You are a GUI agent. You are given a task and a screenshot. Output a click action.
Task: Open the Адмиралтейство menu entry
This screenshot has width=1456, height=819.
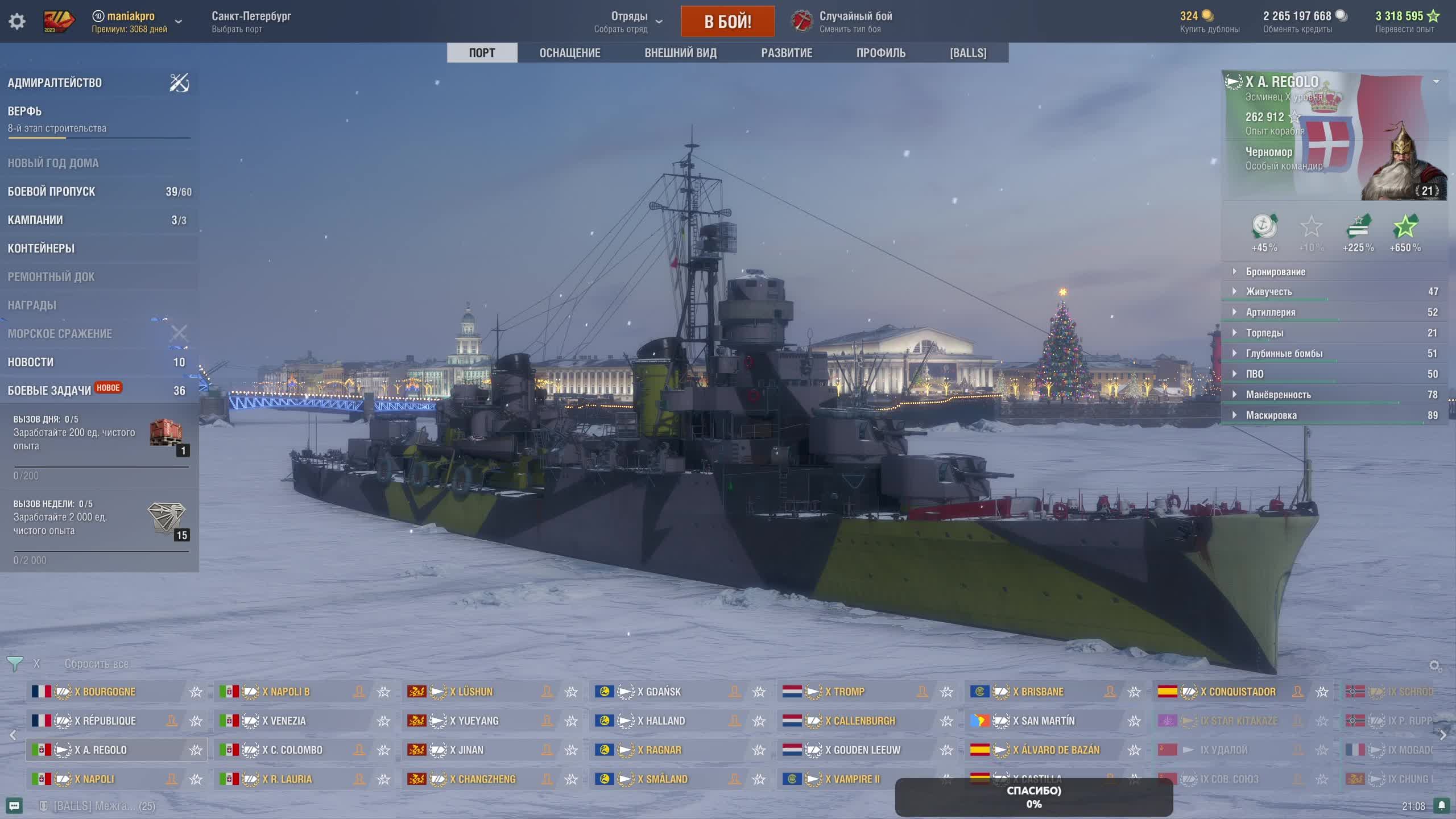tap(55, 83)
